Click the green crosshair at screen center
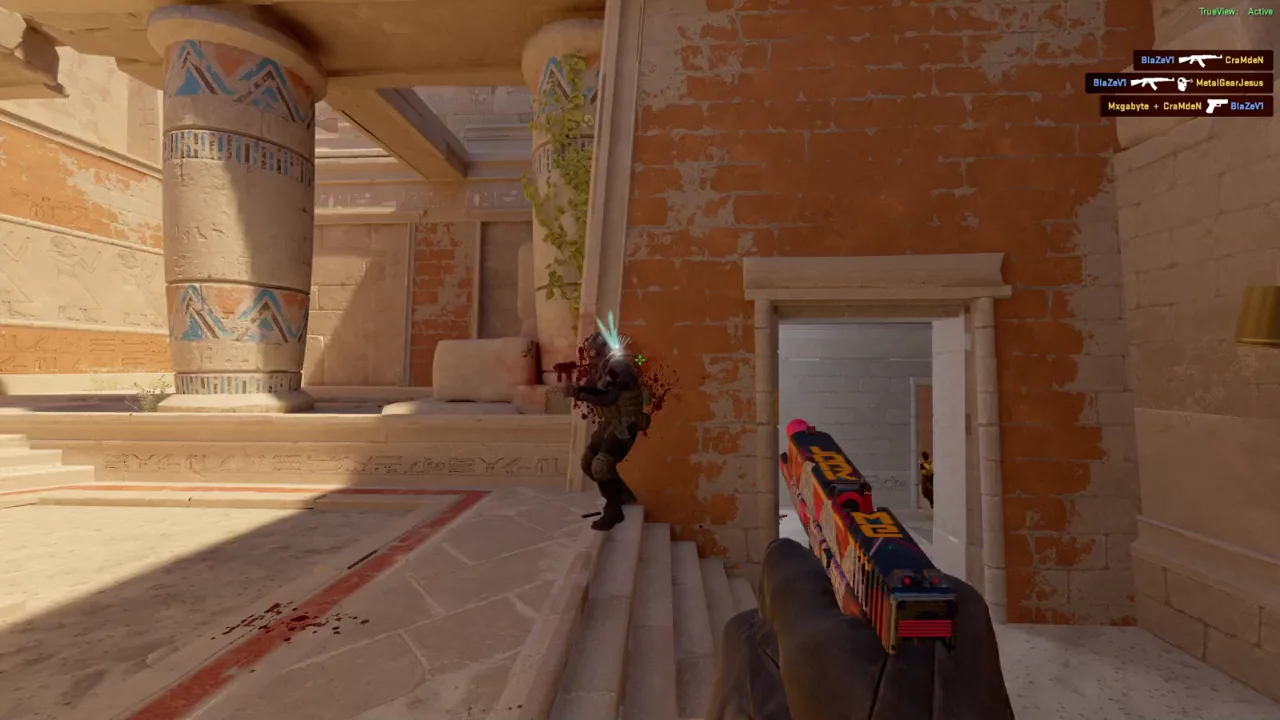 pos(639,360)
